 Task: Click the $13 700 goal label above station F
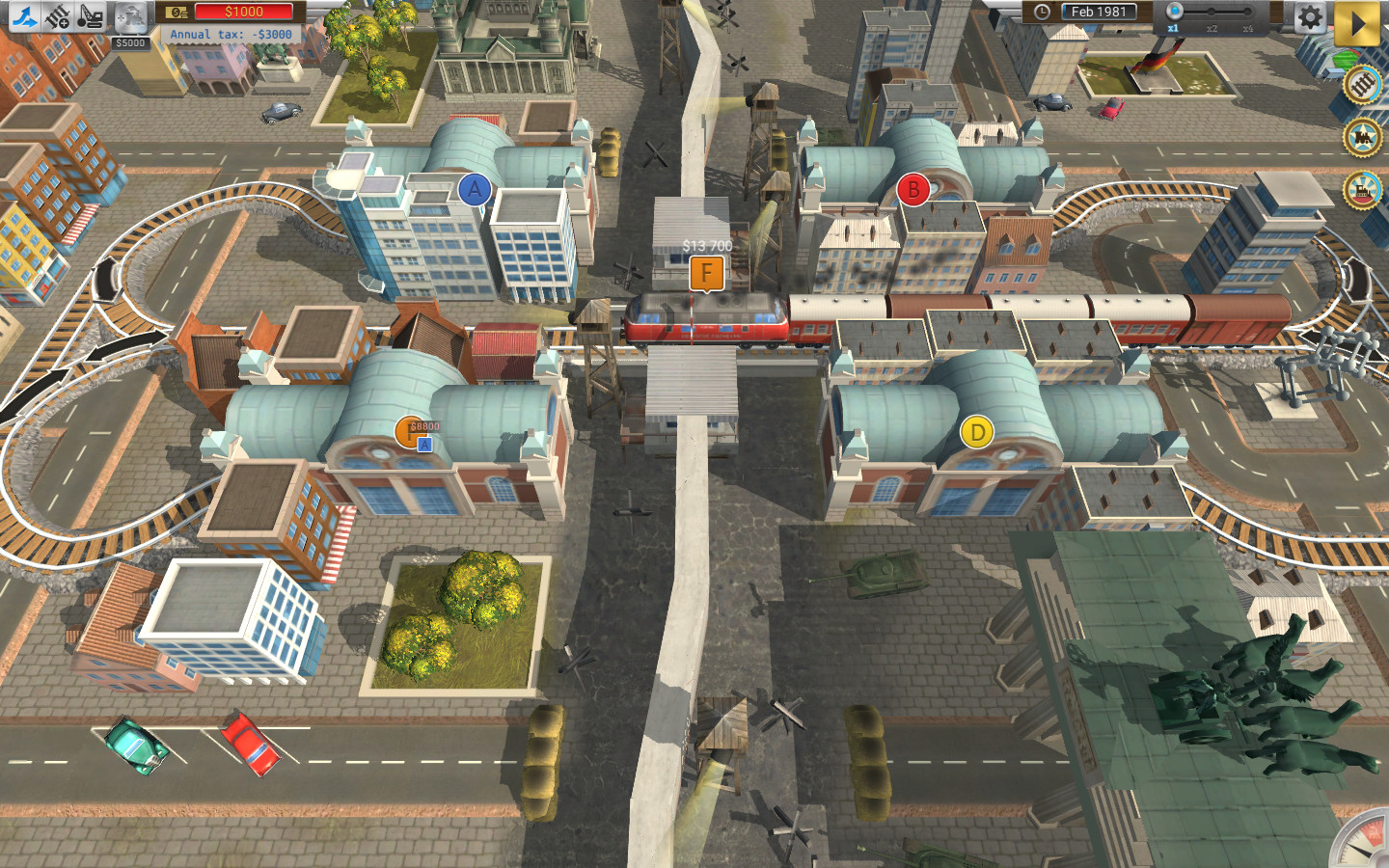(707, 246)
